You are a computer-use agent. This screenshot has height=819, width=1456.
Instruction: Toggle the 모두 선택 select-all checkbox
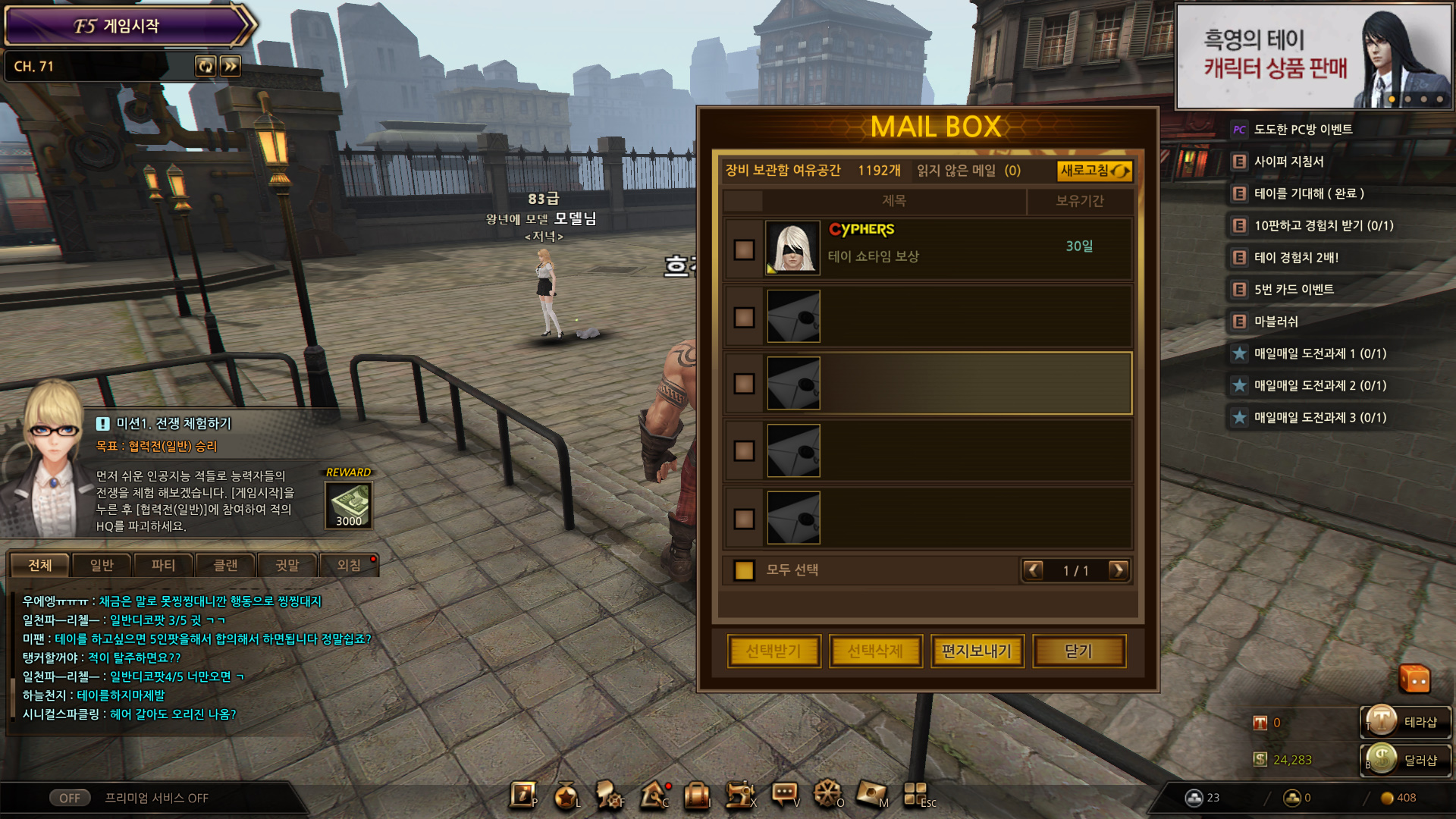pos(744,570)
